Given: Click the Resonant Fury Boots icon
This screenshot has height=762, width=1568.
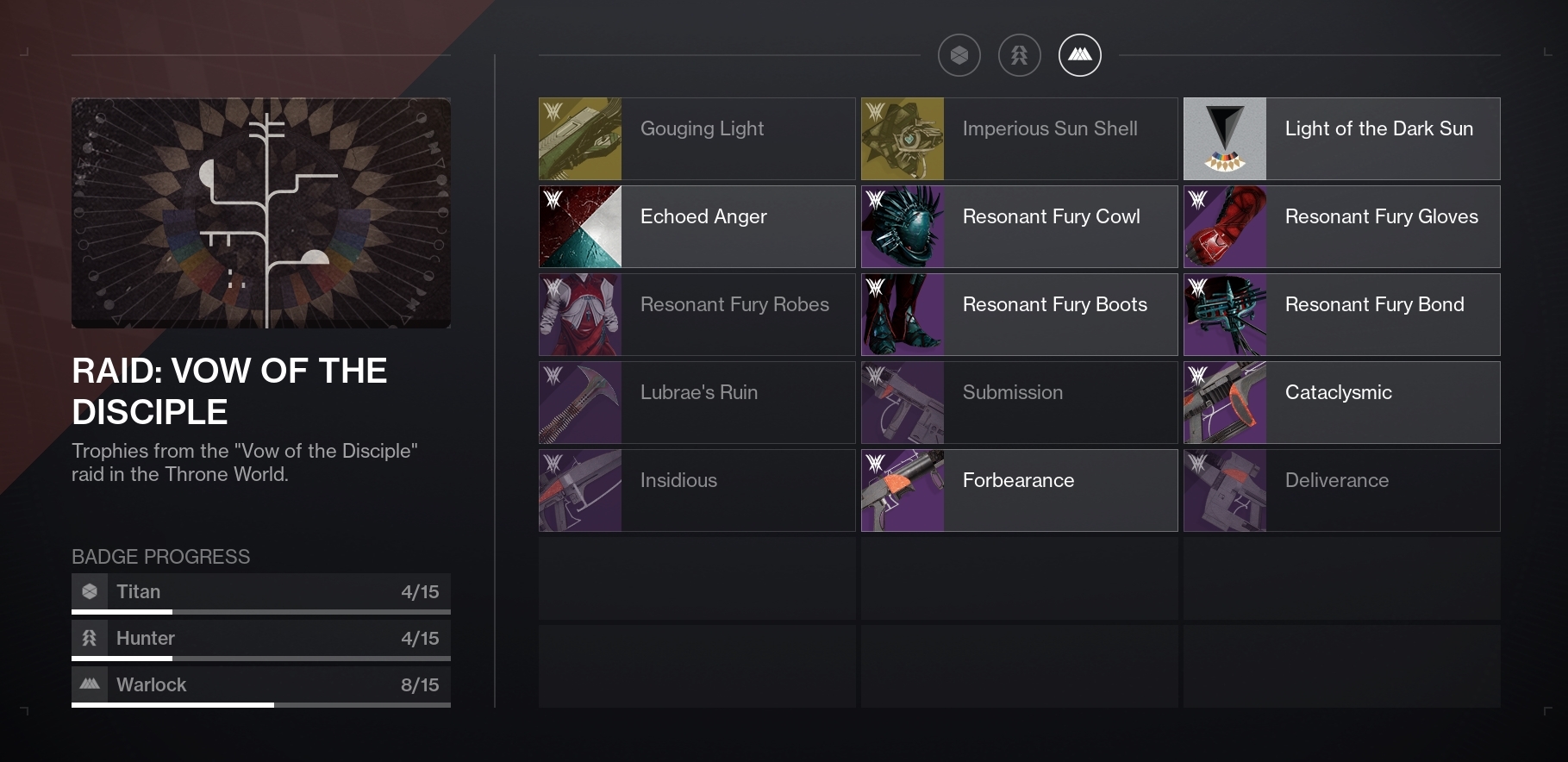Looking at the screenshot, I should [902, 314].
